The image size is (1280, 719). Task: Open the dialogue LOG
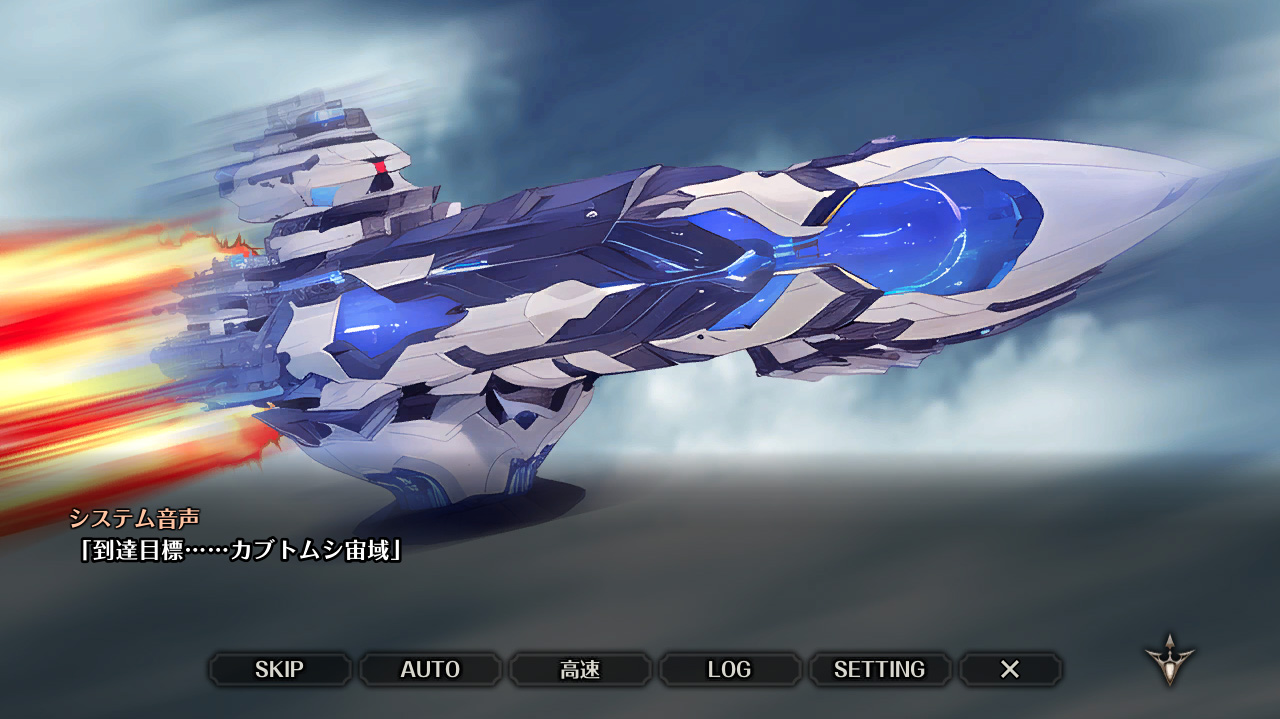click(x=729, y=669)
